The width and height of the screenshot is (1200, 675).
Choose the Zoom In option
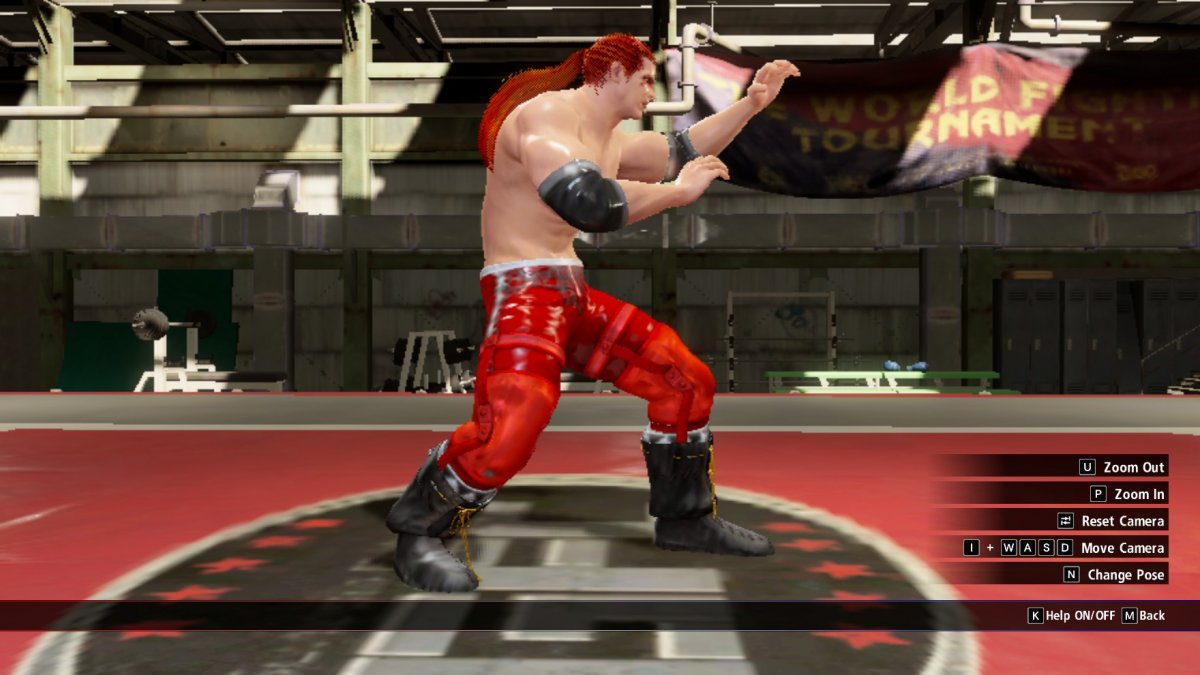click(1138, 494)
